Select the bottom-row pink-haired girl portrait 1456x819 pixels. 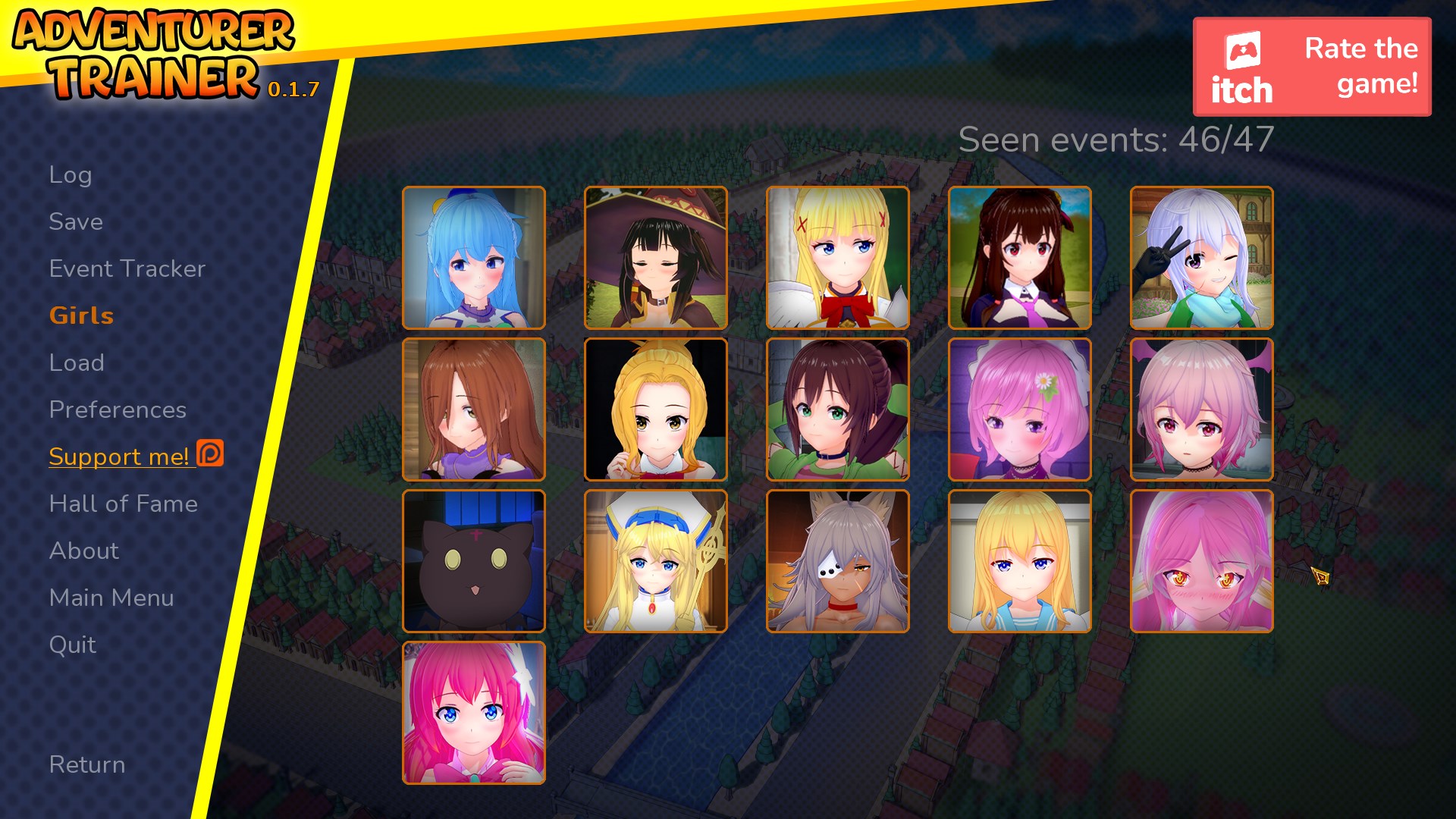pyautogui.click(x=474, y=712)
